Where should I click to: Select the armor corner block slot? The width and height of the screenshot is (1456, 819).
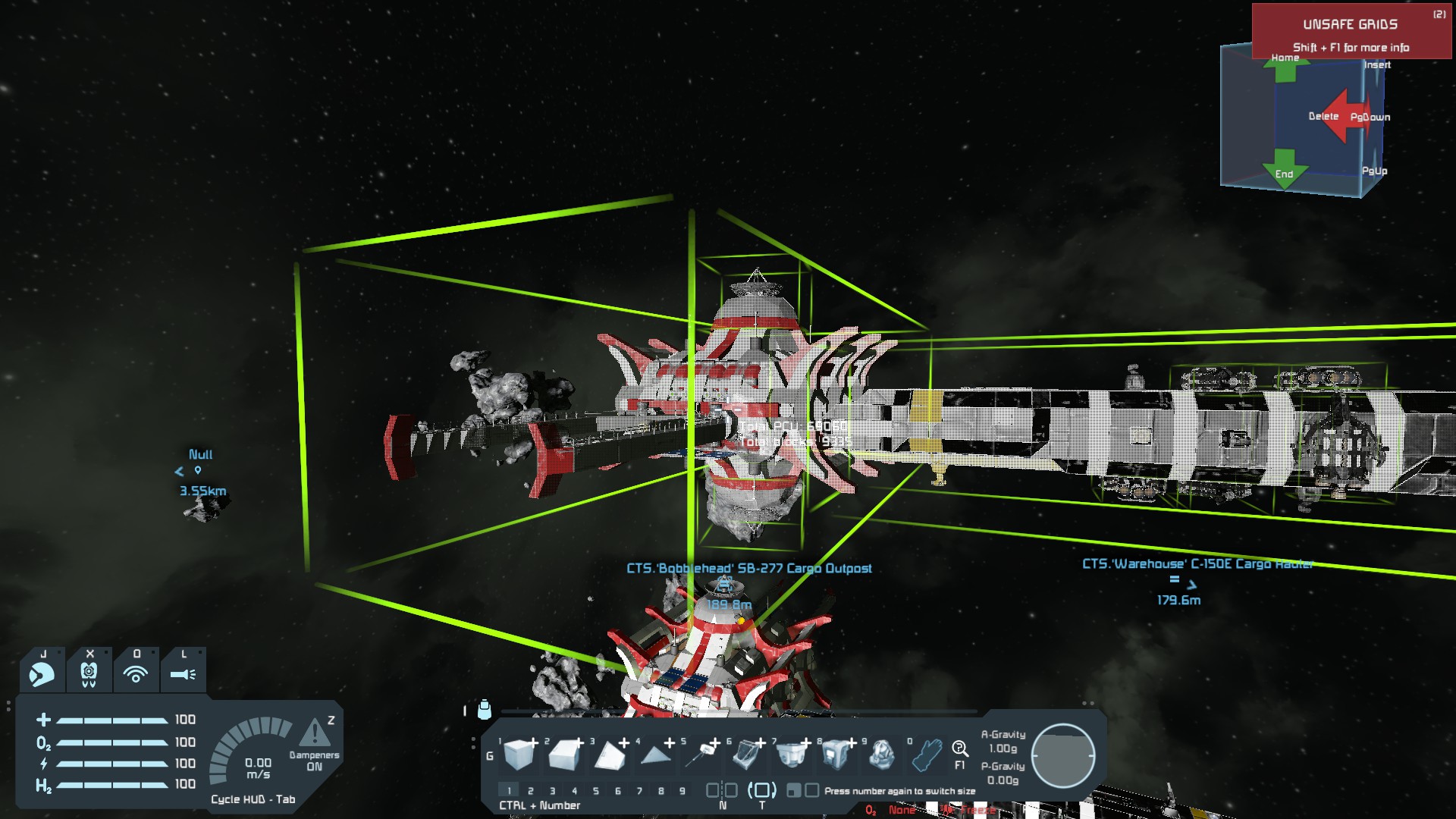[609, 754]
